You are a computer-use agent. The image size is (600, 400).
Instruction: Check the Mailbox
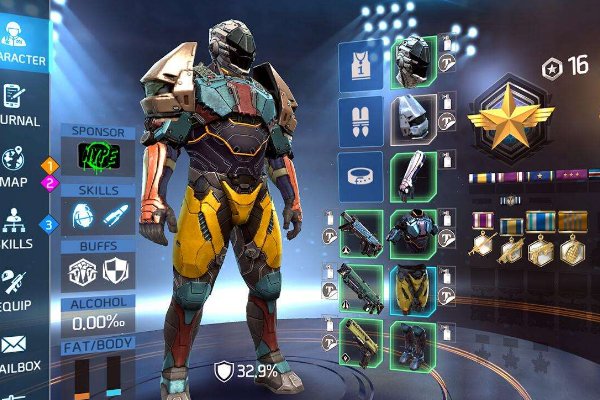(x=20, y=352)
